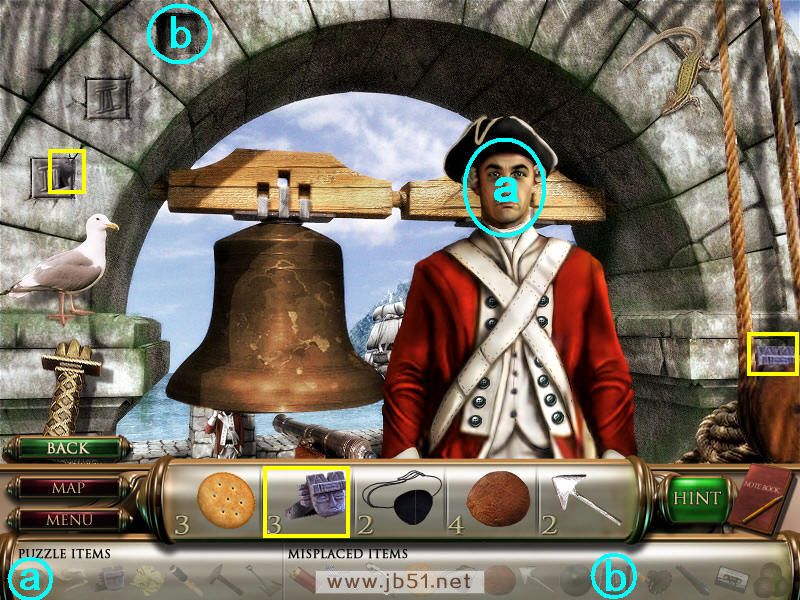Click the green BACK button
The image size is (800, 600).
point(67,448)
